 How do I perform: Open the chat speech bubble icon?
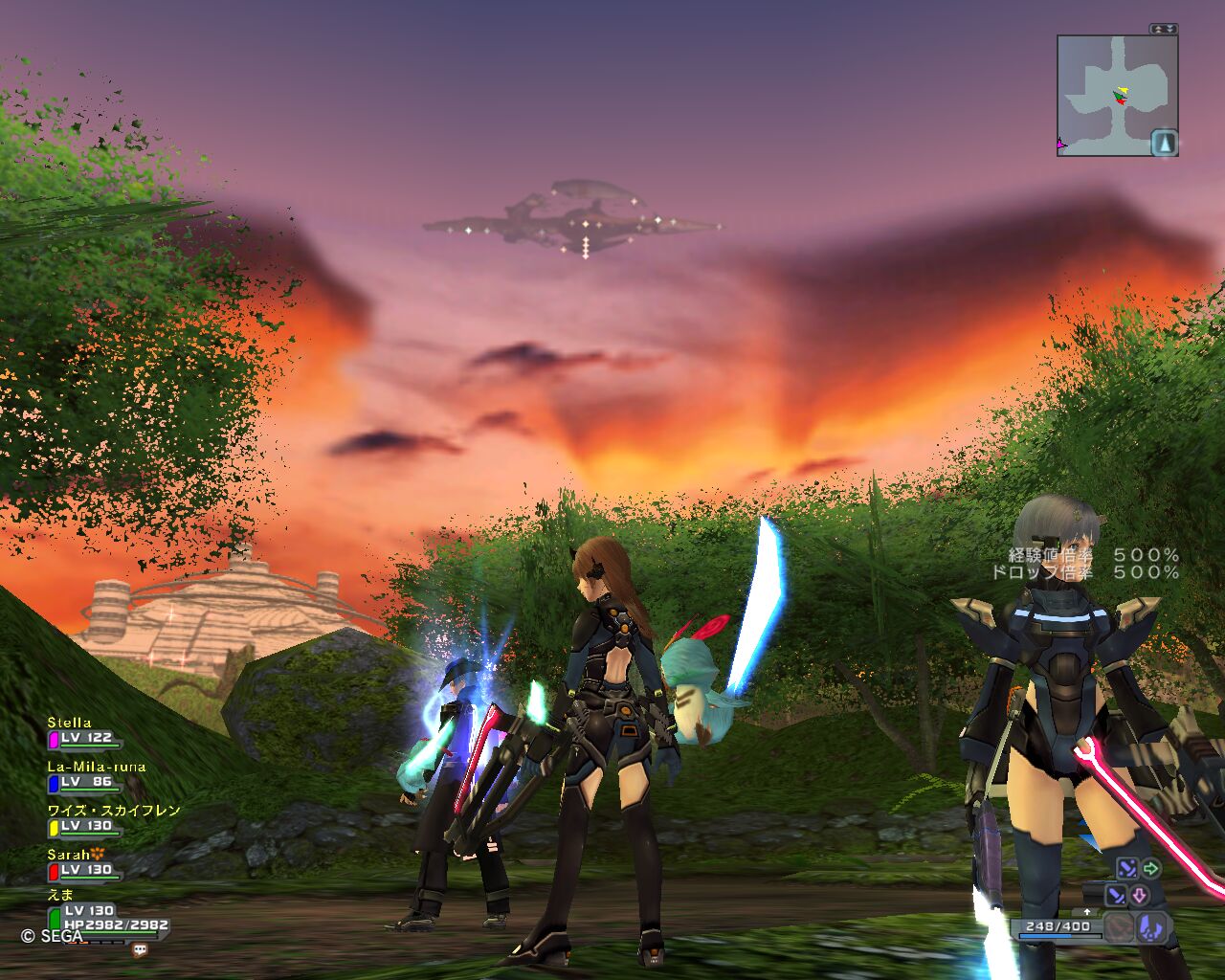pyautogui.click(x=141, y=950)
